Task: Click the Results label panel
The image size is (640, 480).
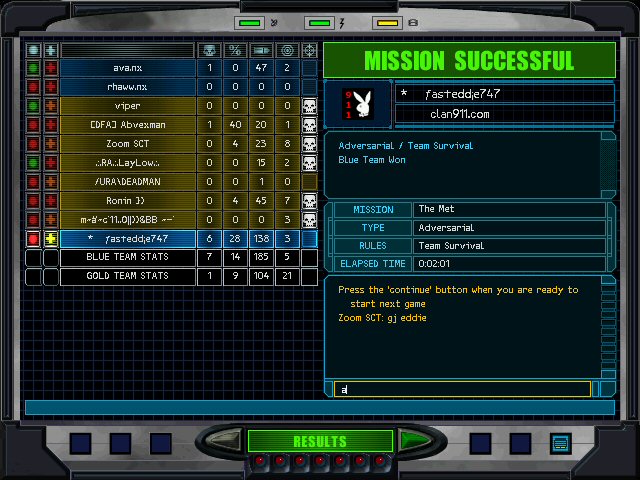Action: pyautogui.click(x=320, y=441)
